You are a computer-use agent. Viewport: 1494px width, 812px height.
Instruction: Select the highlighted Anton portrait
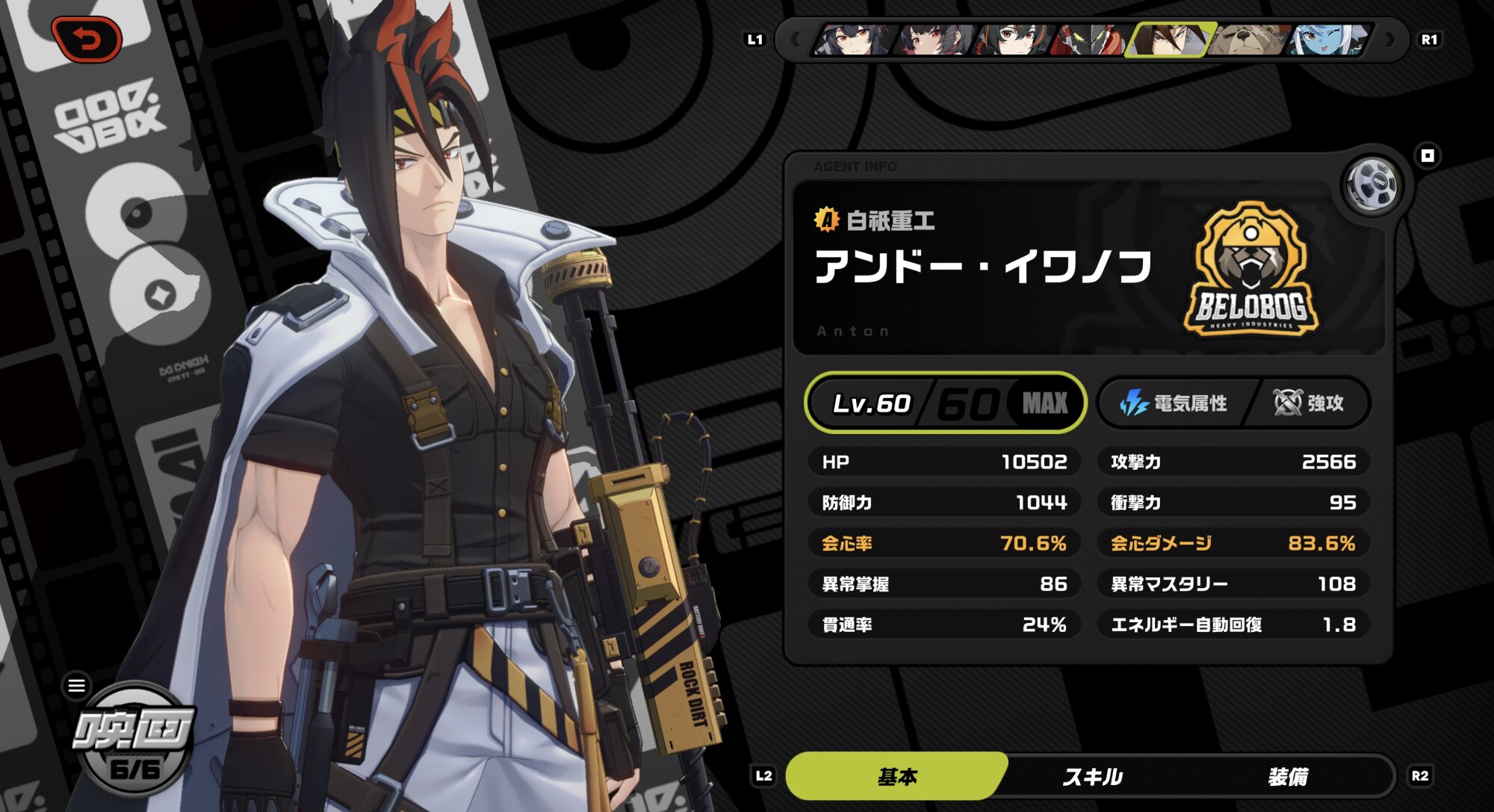coord(1170,40)
